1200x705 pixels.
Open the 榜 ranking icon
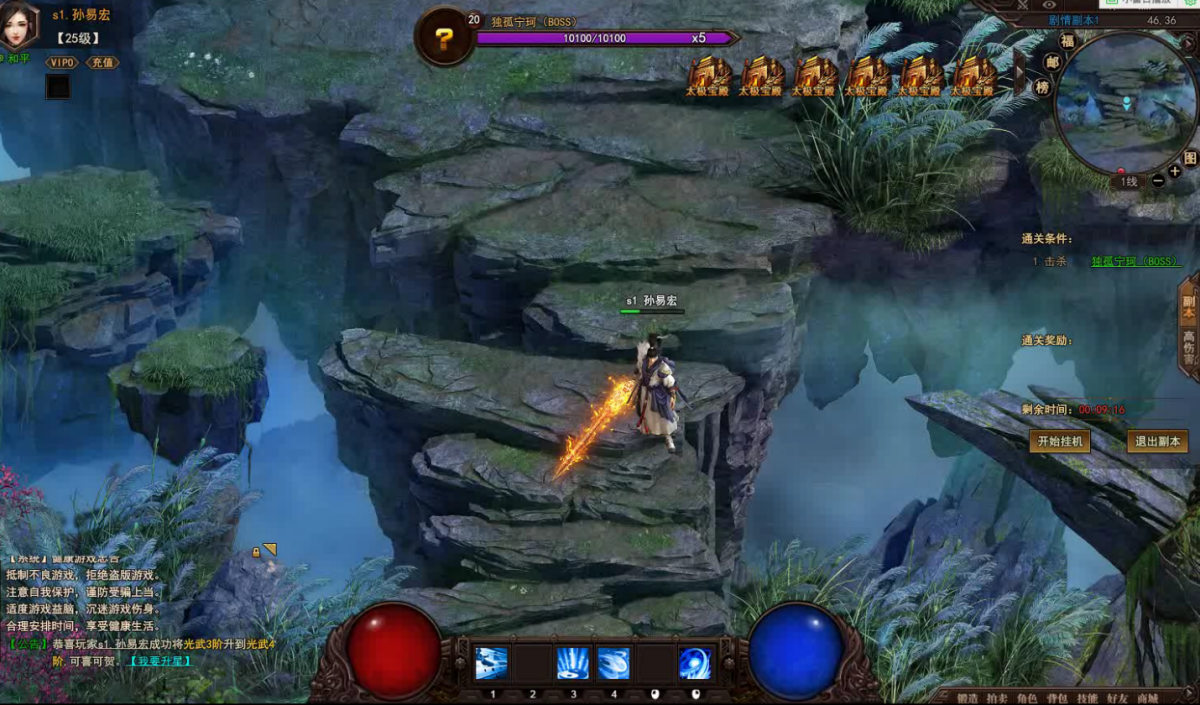(1042, 87)
